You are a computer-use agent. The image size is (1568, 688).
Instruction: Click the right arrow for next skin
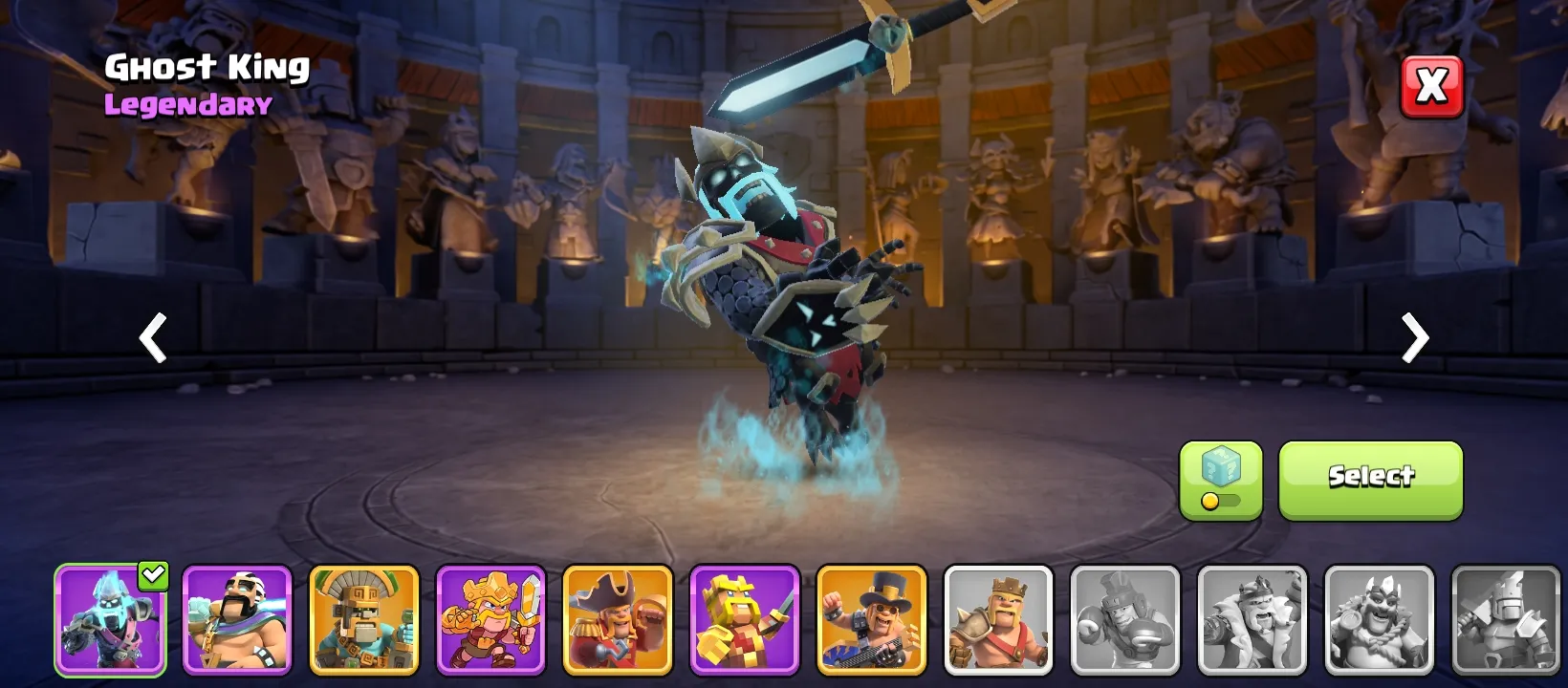pos(1413,338)
